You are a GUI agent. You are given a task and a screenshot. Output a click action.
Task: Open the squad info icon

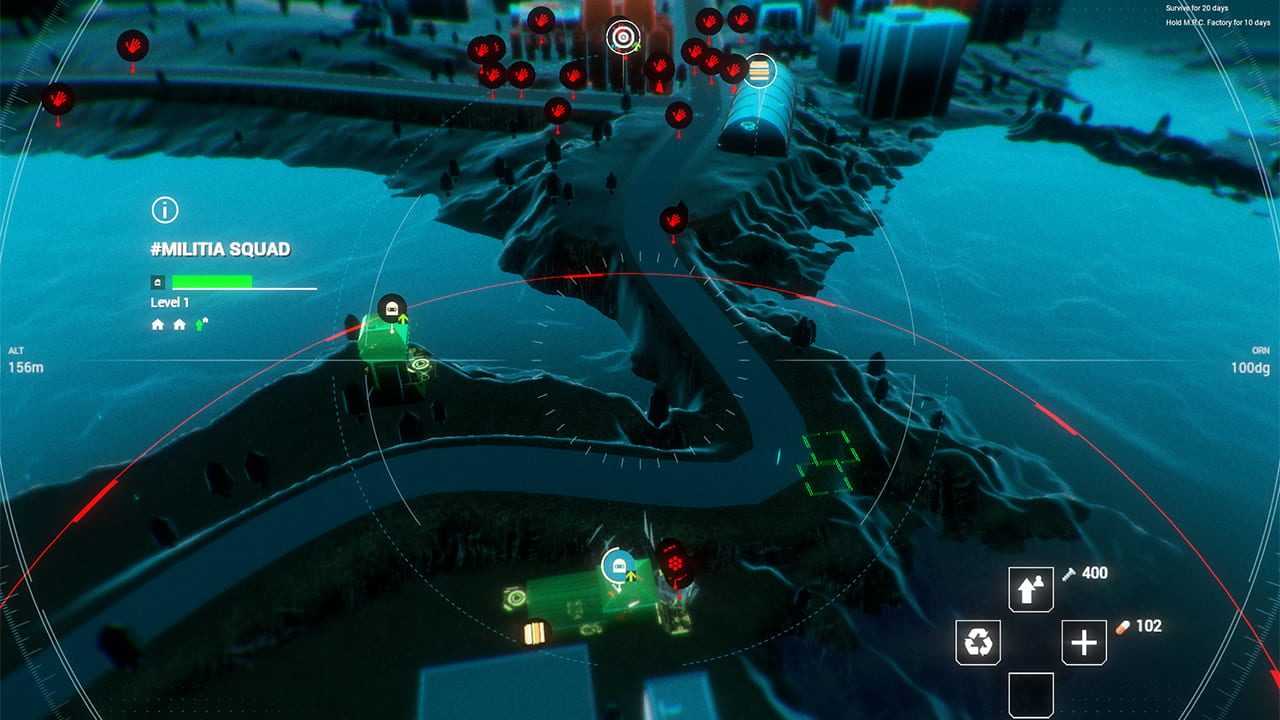click(x=164, y=210)
